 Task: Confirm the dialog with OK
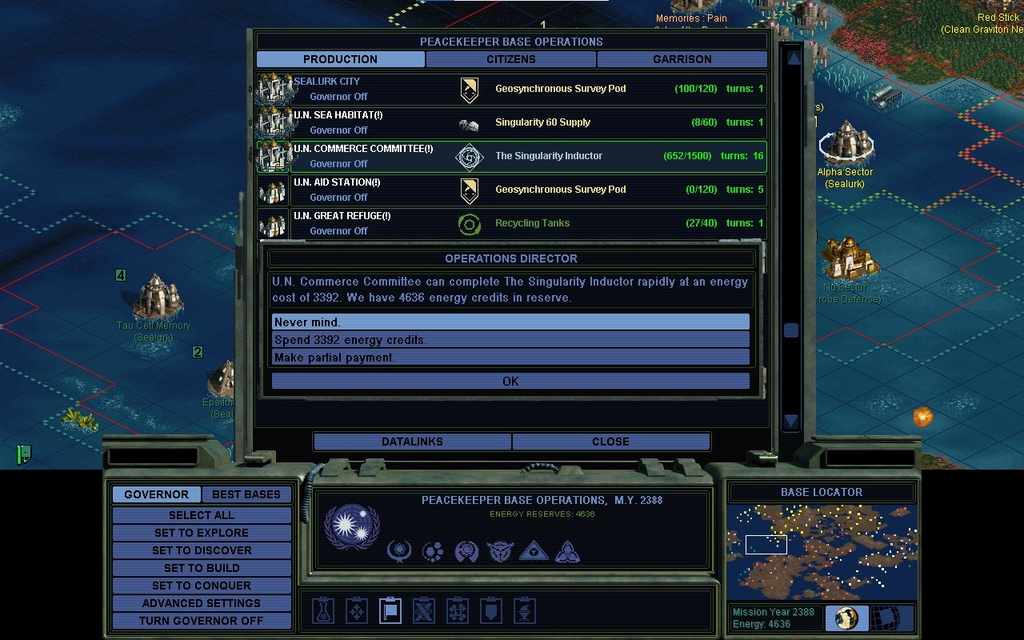[x=510, y=381]
